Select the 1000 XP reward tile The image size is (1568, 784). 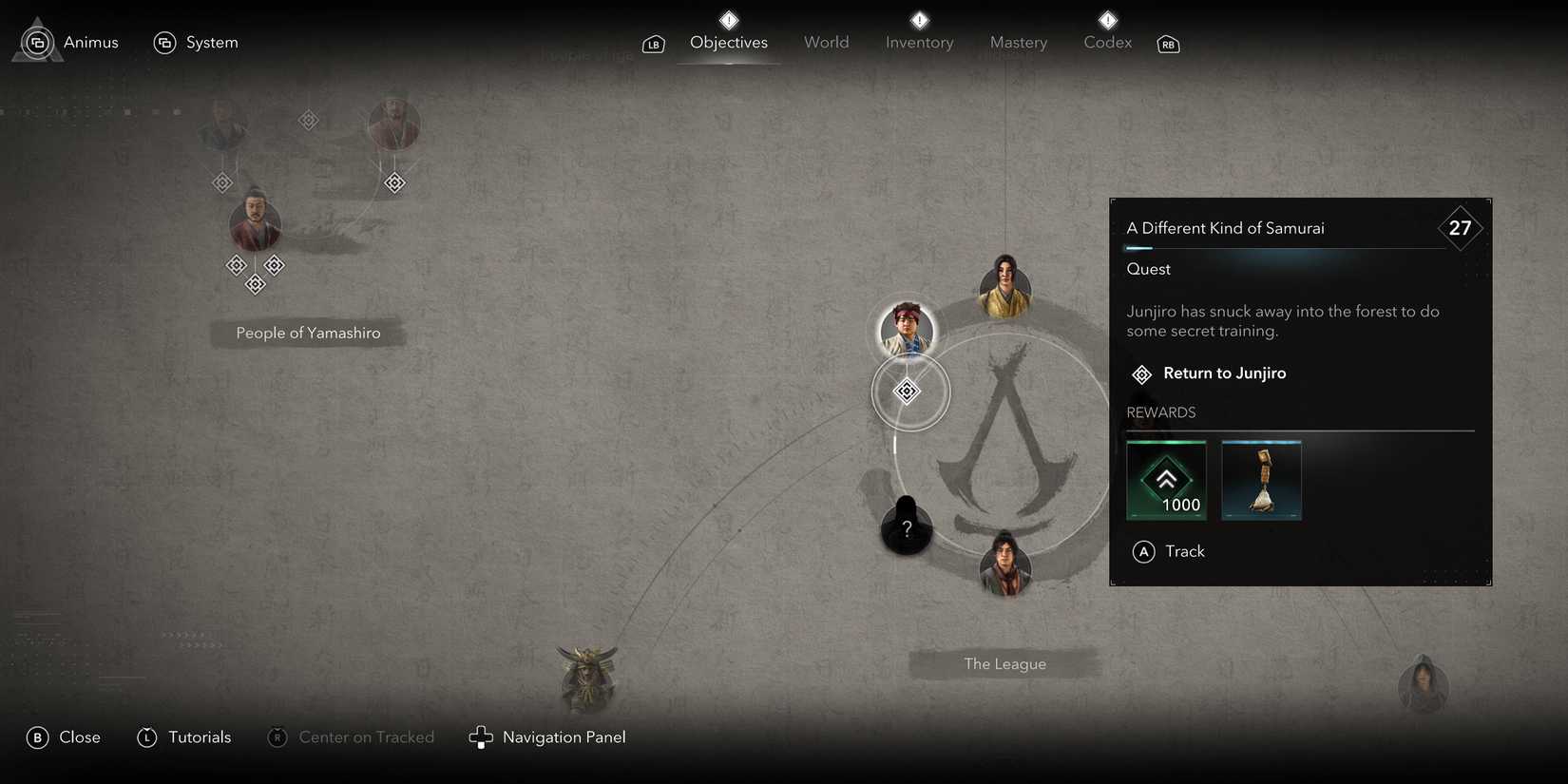(1166, 480)
